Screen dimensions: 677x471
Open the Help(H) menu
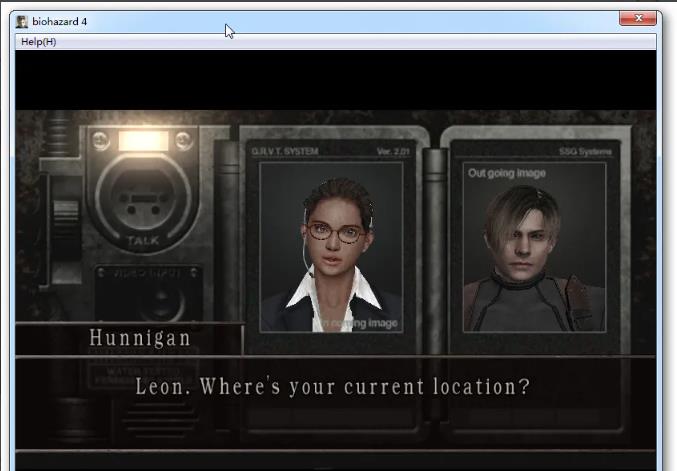38,42
